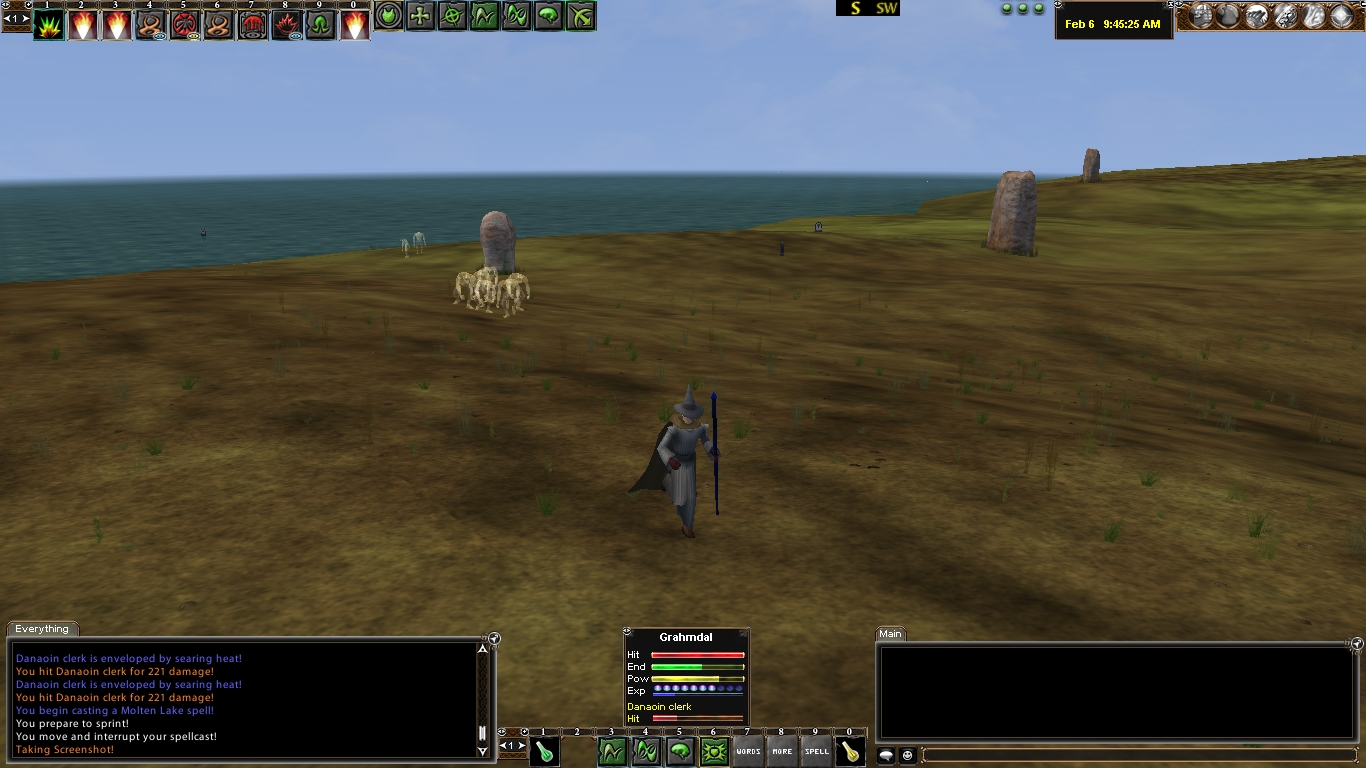Activate the SPELL hotbar button

[x=816, y=752]
